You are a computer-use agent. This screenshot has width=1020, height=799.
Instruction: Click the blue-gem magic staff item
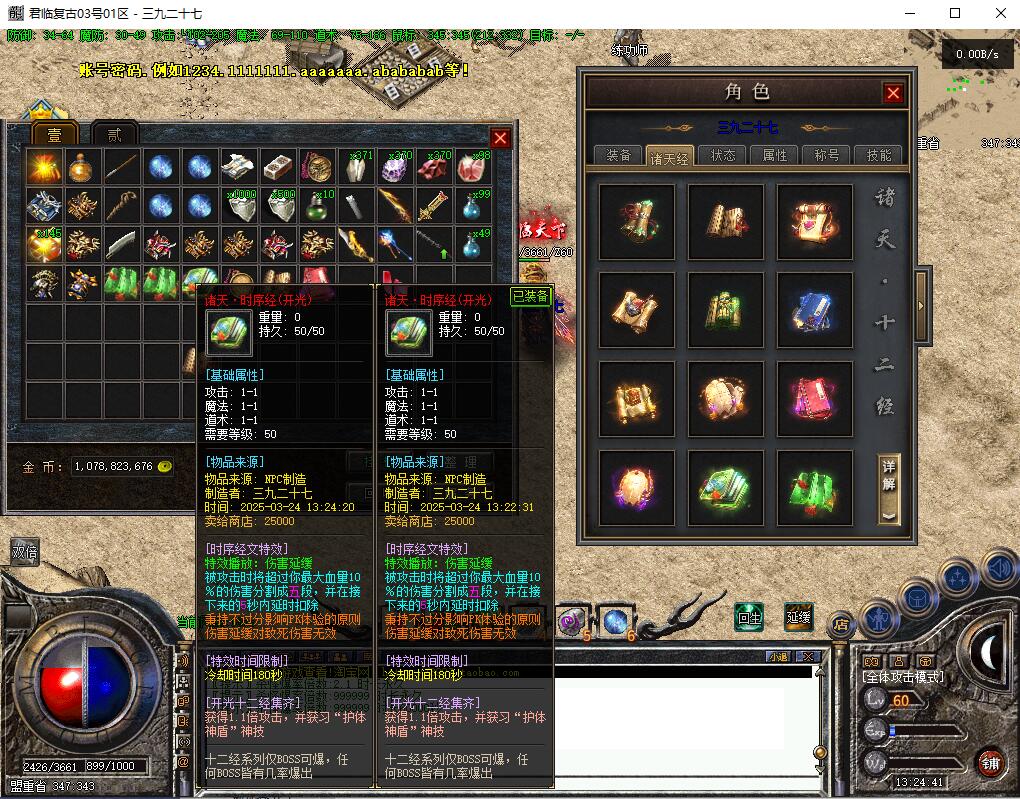[394, 244]
